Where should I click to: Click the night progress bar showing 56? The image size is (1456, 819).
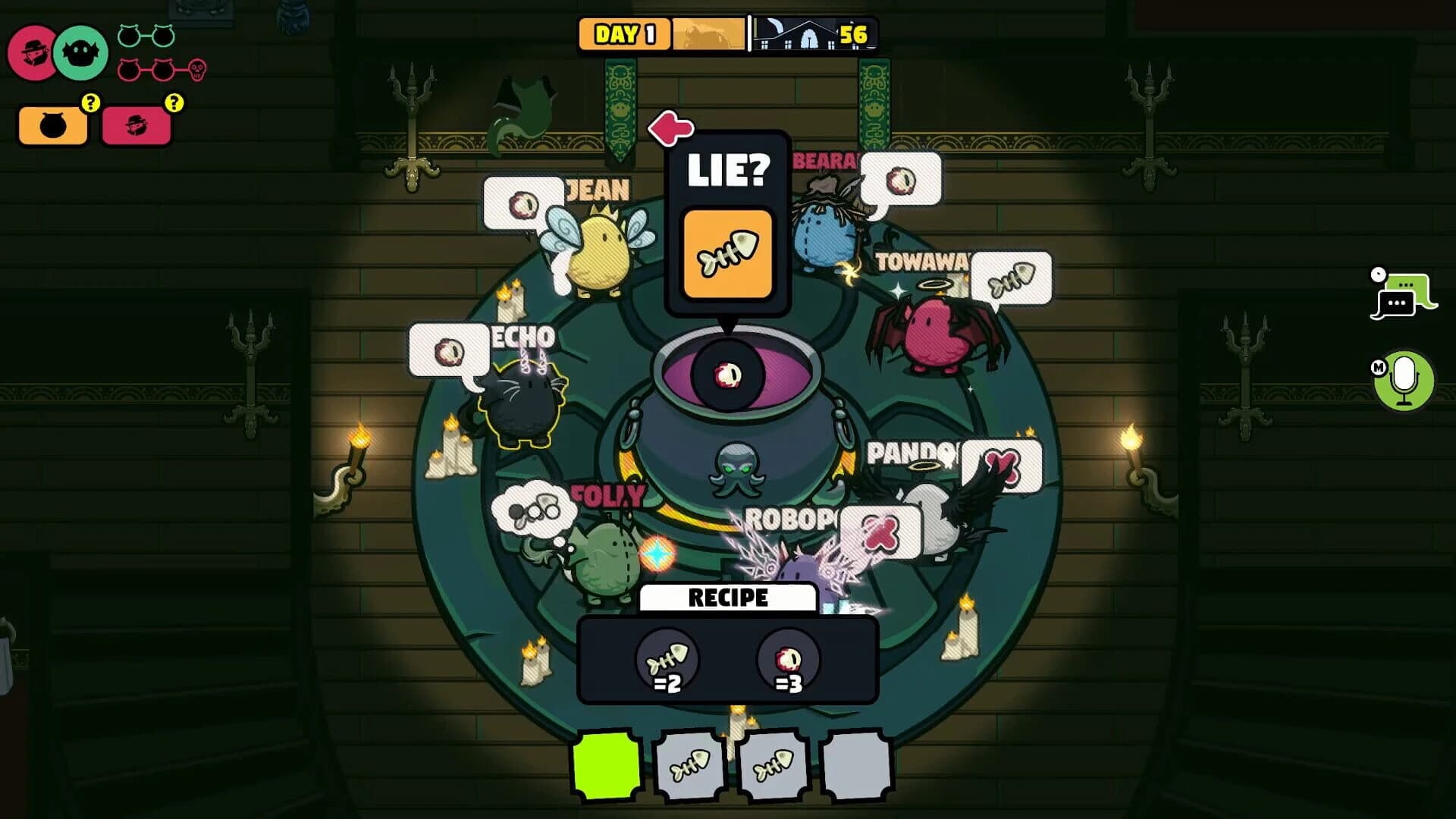808,33
